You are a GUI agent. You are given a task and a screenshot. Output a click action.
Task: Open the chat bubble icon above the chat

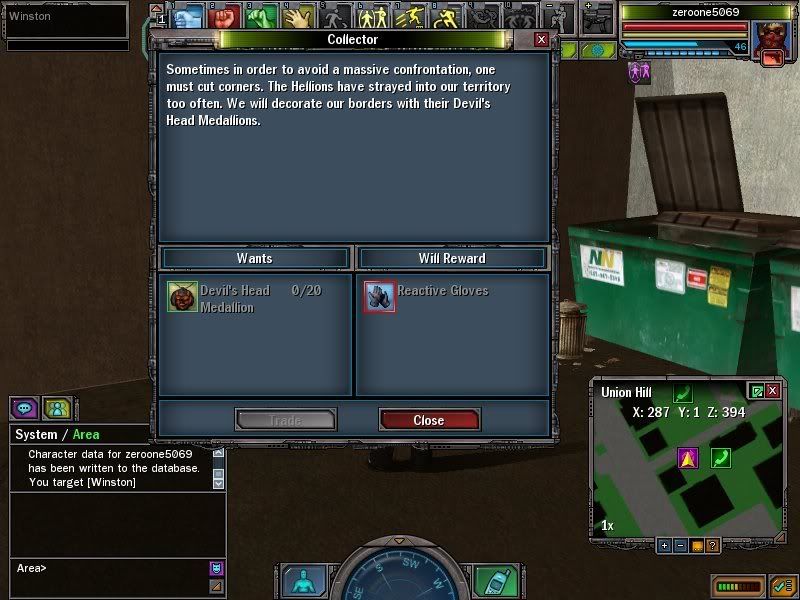click(x=24, y=407)
